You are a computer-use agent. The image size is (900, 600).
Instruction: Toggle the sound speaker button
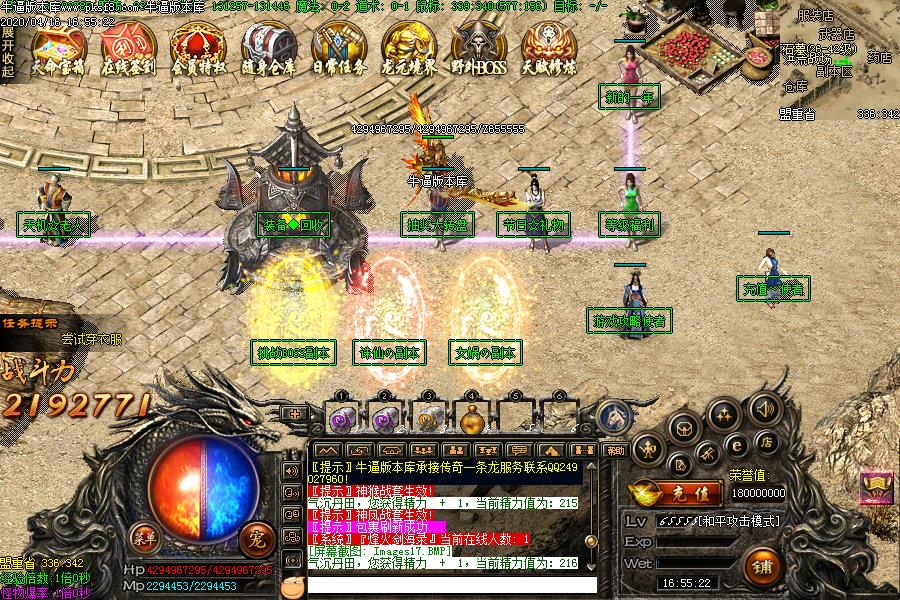(766, 408)
